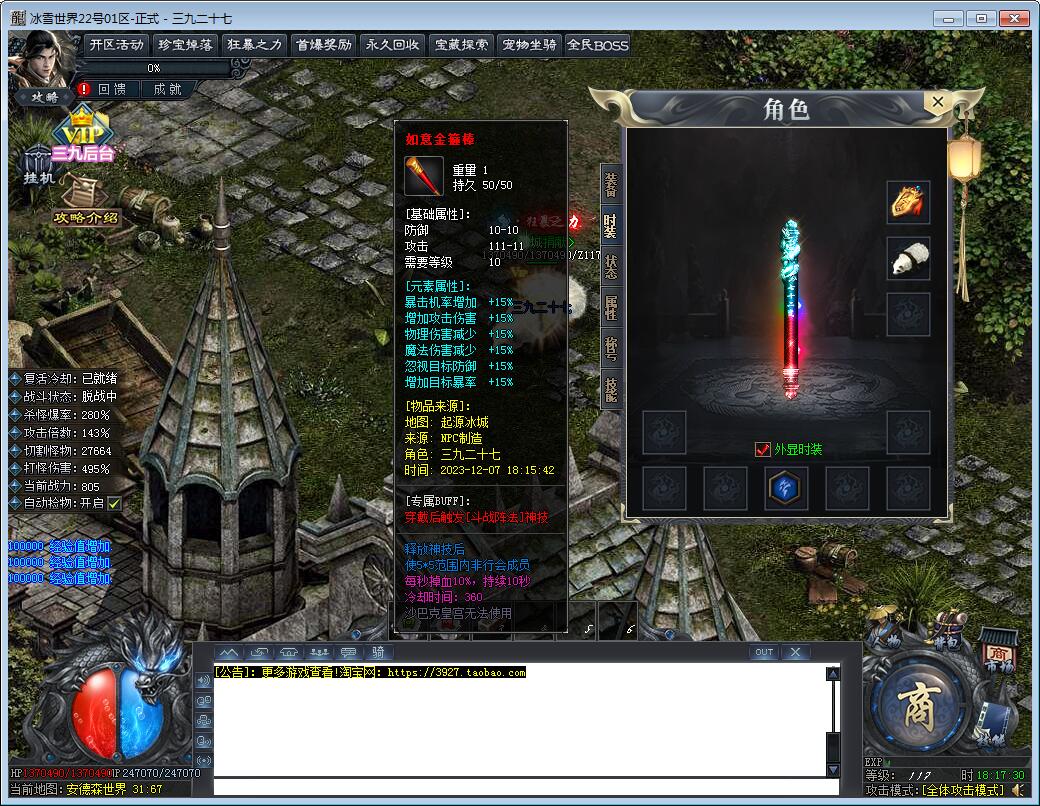Viewport: 1040px width, 806px height.
Task: Select the golden shield fashion slot
Action: tap(908, 202)
